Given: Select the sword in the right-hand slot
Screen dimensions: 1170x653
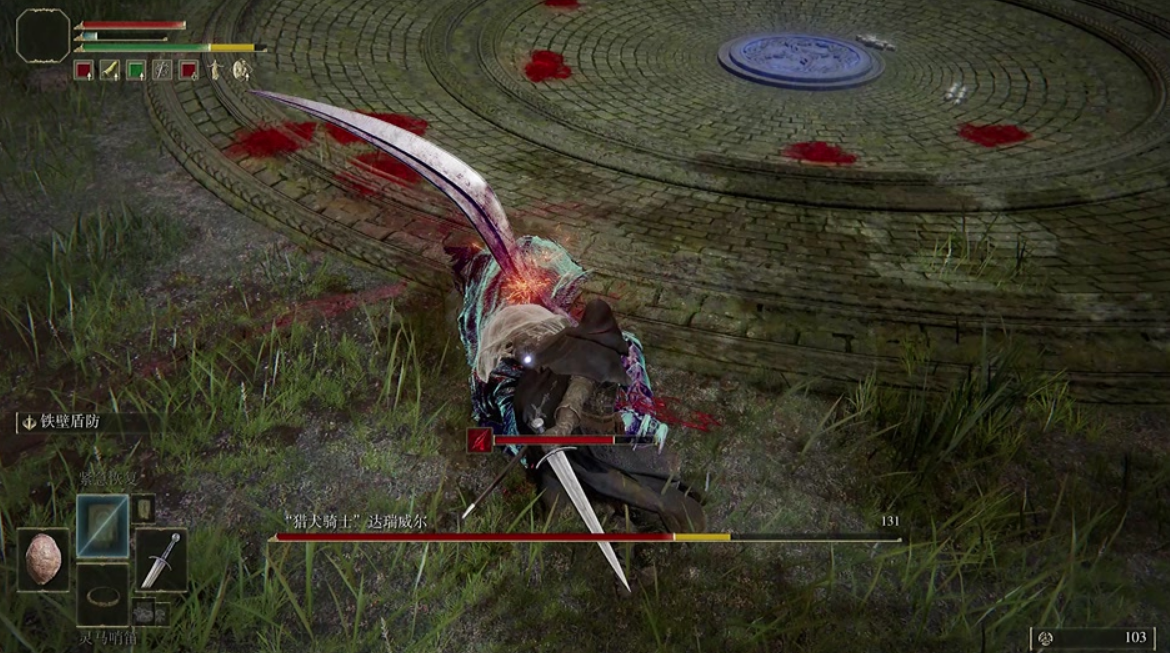Looking at the screenshot, I should 160,558.
